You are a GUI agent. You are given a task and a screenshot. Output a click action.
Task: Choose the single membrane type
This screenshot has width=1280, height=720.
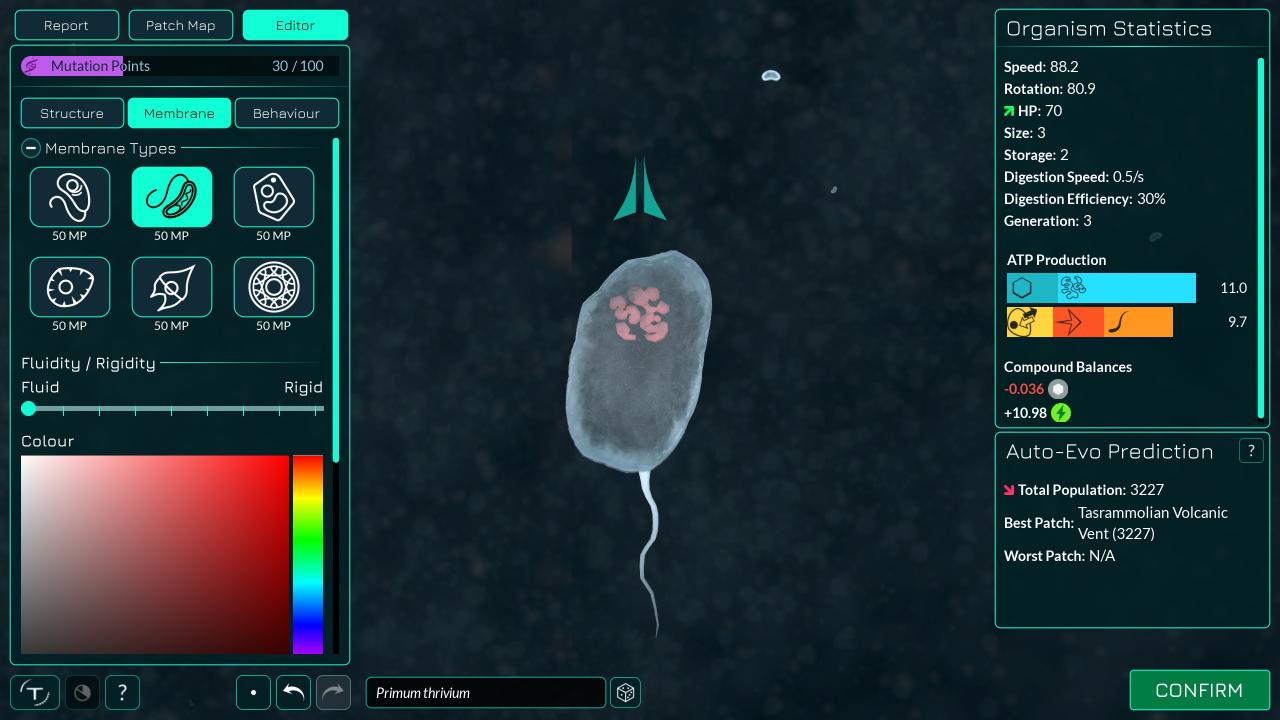pyautogui.click(x=70, y=197)
